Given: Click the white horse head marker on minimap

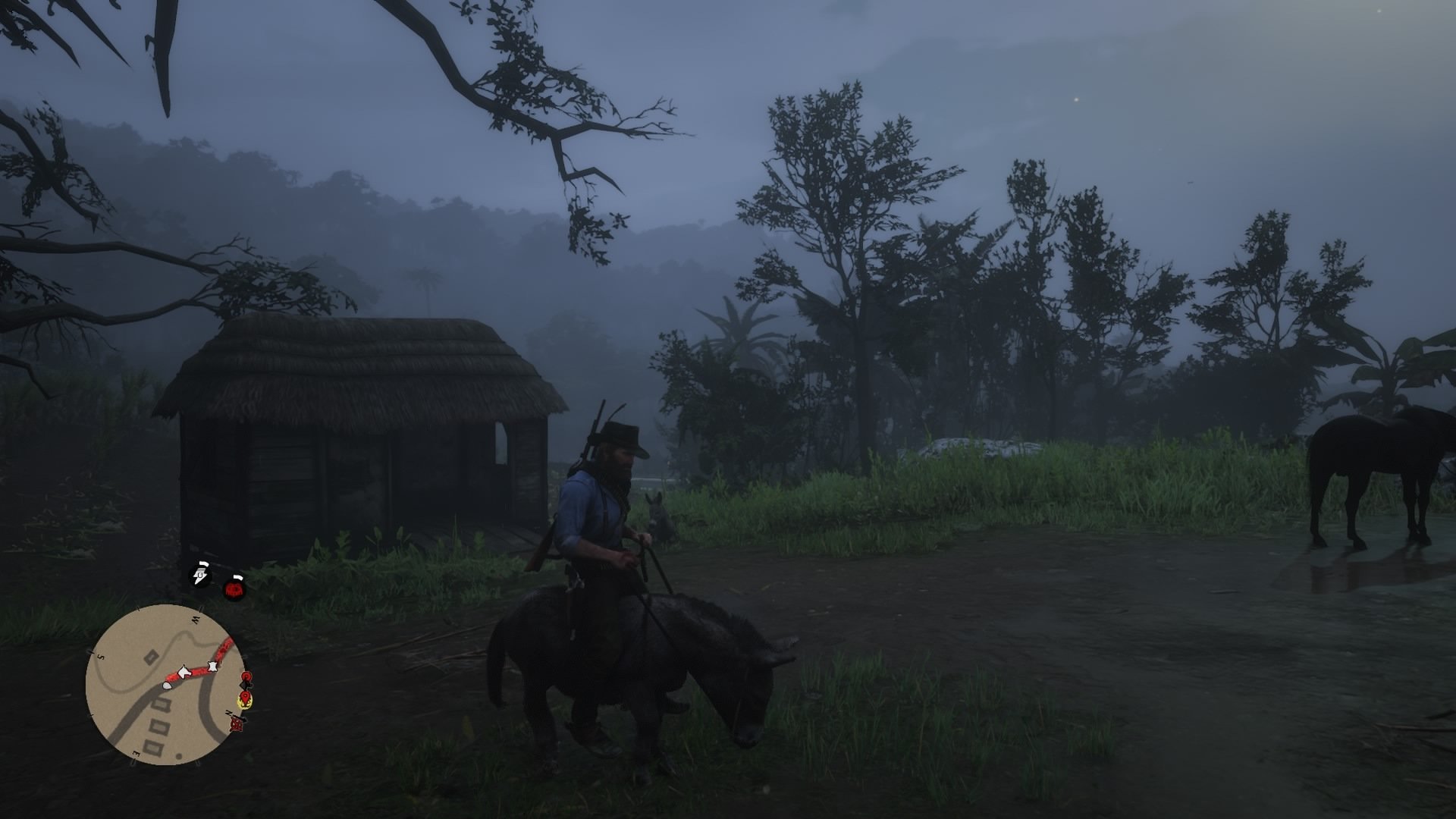Looking at the screenshot, I should (x=184, y=673).
